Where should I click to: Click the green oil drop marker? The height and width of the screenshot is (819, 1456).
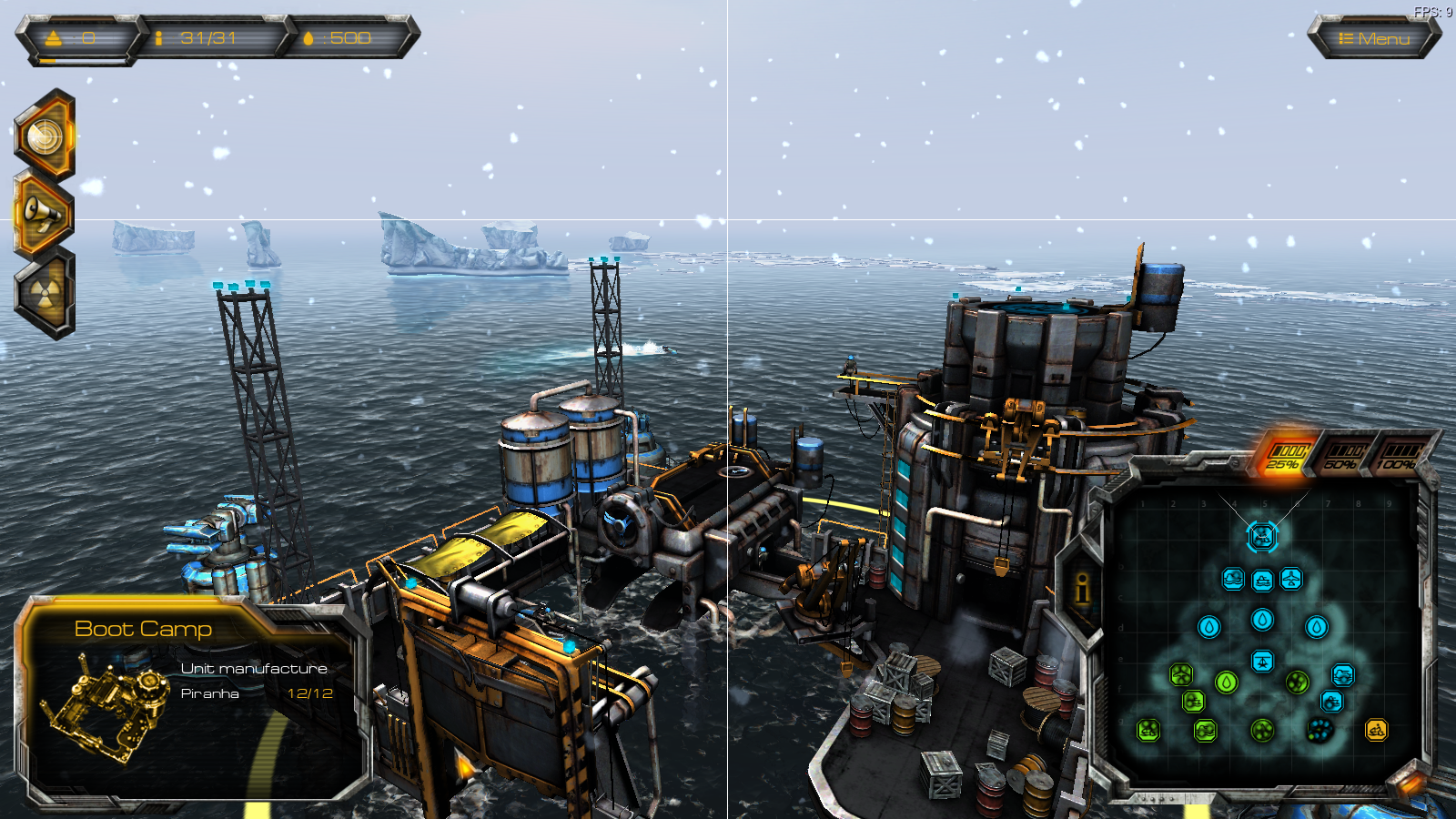coord(1227,682)
